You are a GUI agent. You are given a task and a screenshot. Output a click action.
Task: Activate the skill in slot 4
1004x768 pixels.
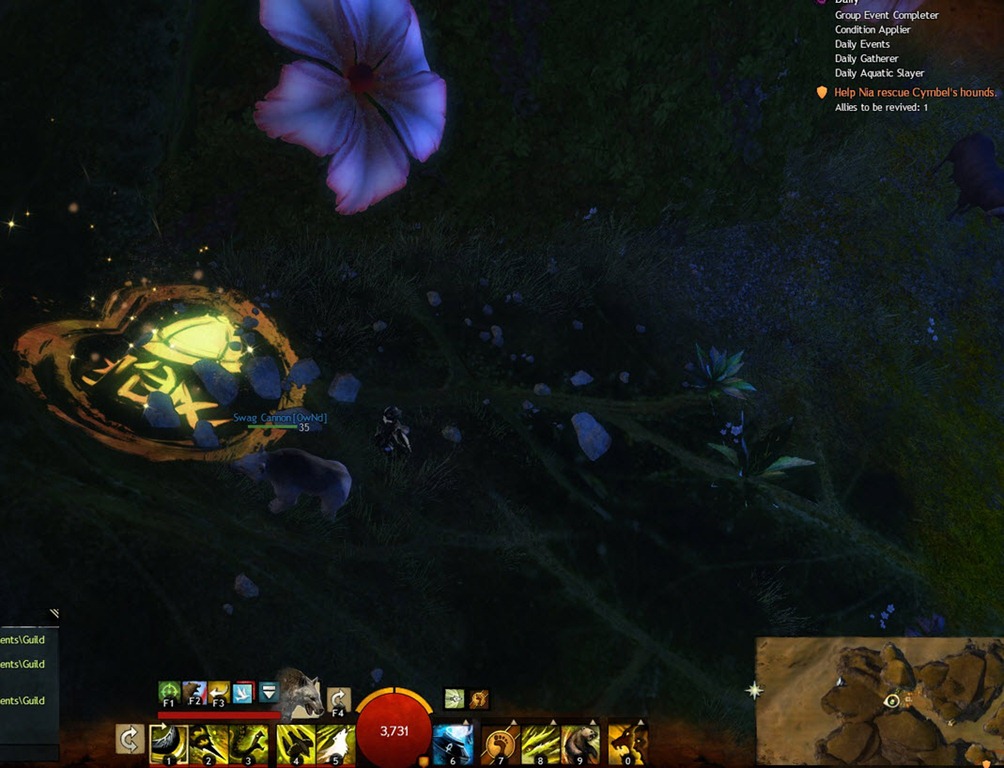(295, 743)
